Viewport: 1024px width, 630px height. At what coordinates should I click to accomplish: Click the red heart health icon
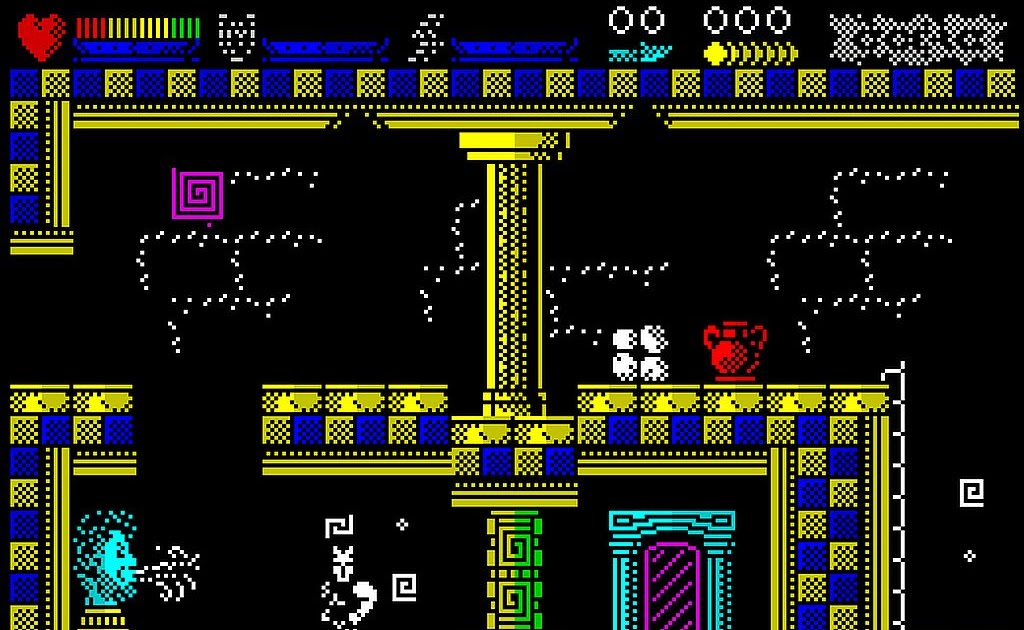pyautogui.click(x=41, y=36)
